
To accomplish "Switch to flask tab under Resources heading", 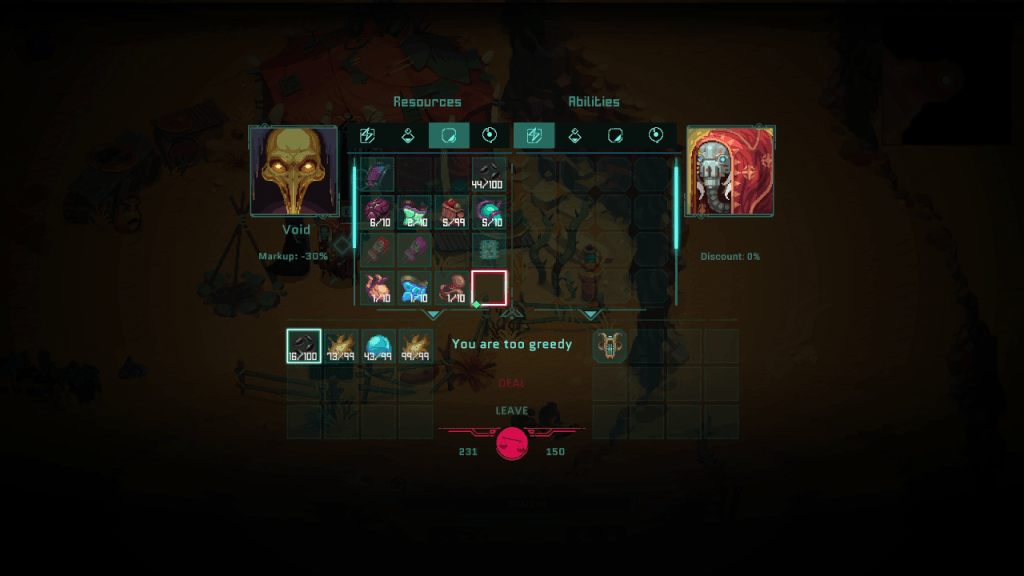I will point(408,136).
